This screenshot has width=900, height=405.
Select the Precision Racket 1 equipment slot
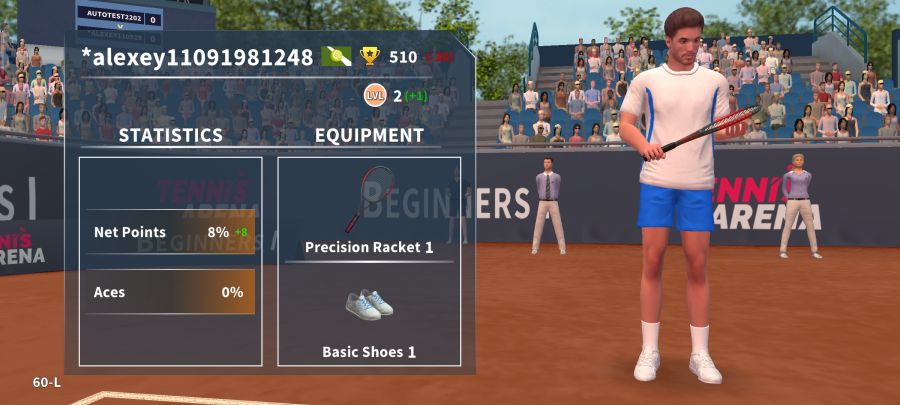click(x=369, y=210)
